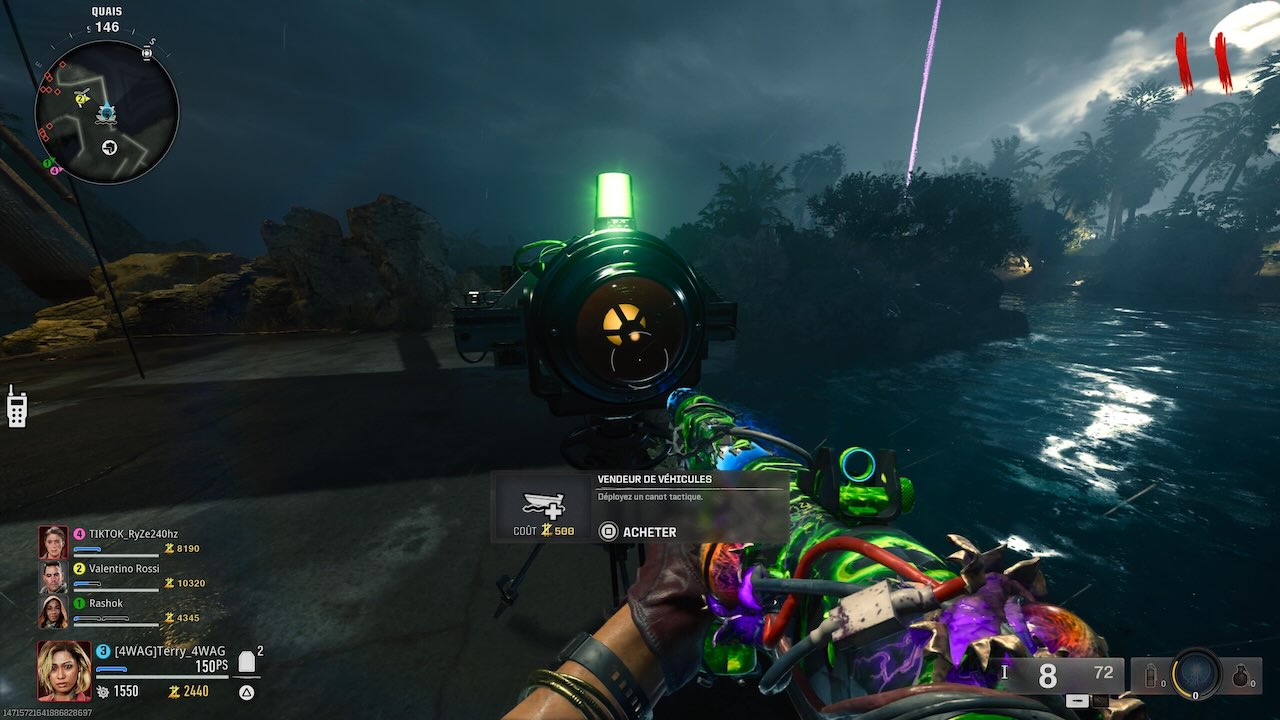Screen dimensions: 1280x720
Task: Select the tactical boat vehicle icon
Action: [x=544, y=503]
